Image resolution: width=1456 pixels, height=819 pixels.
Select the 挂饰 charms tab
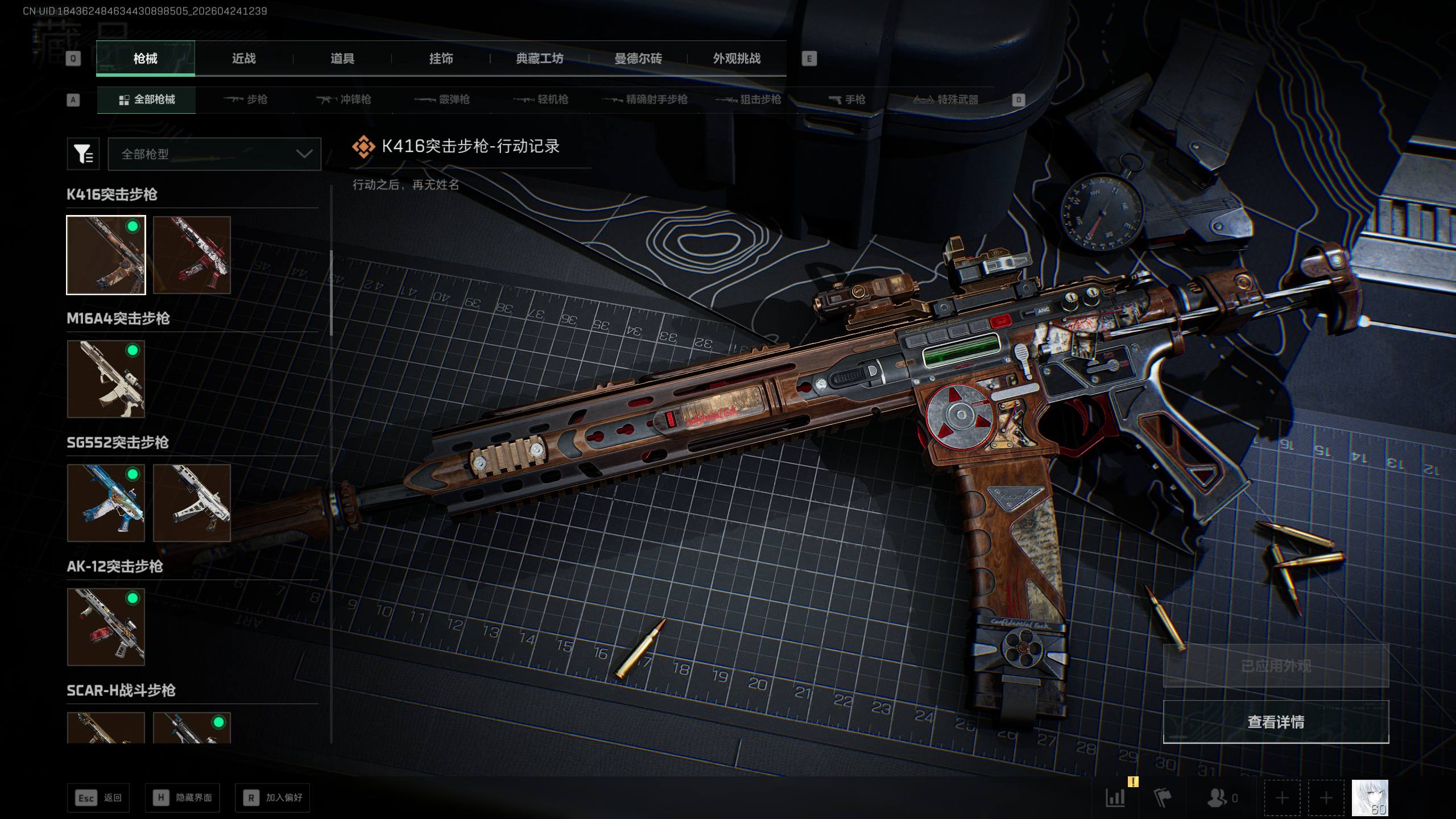(x=441, y=59)
